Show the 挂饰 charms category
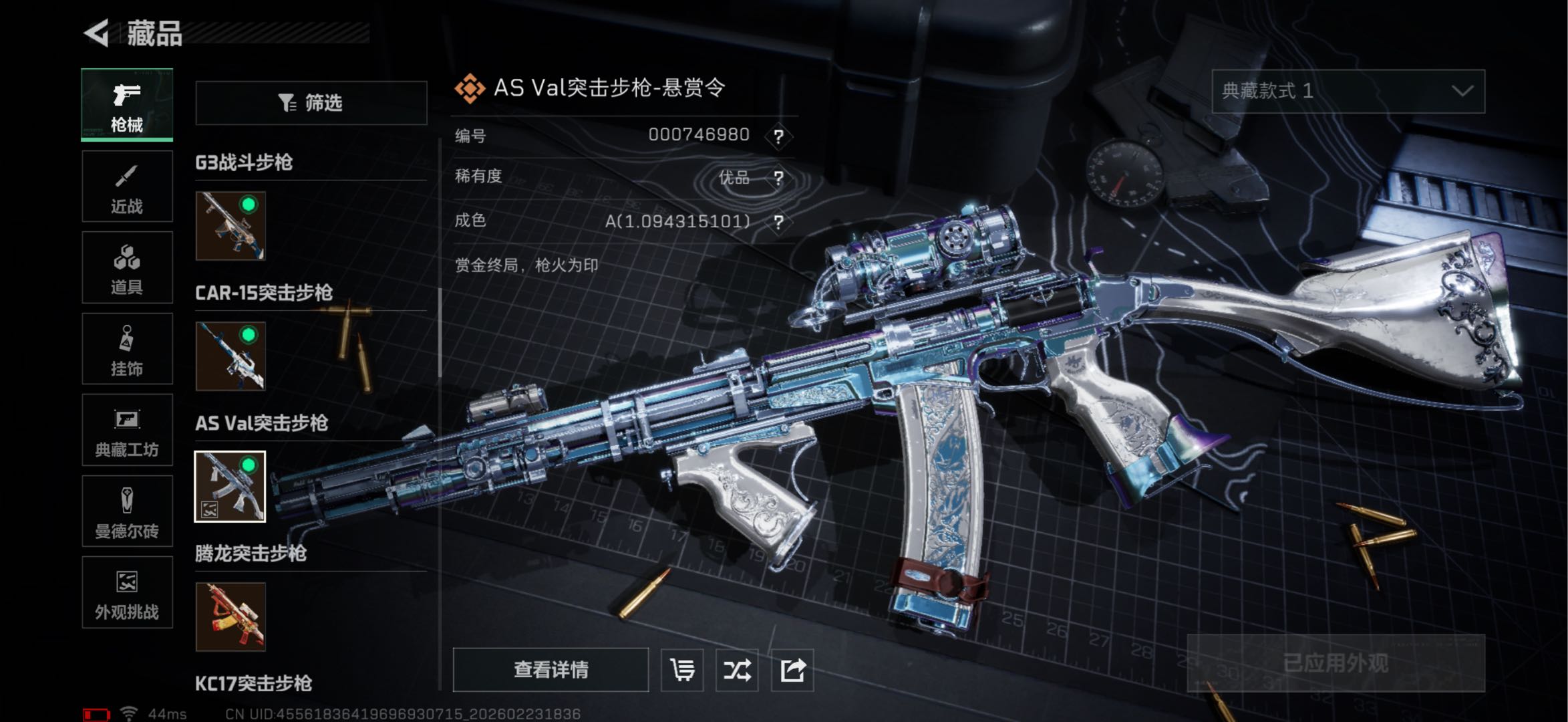The image size is (1568, 722). 127,349
